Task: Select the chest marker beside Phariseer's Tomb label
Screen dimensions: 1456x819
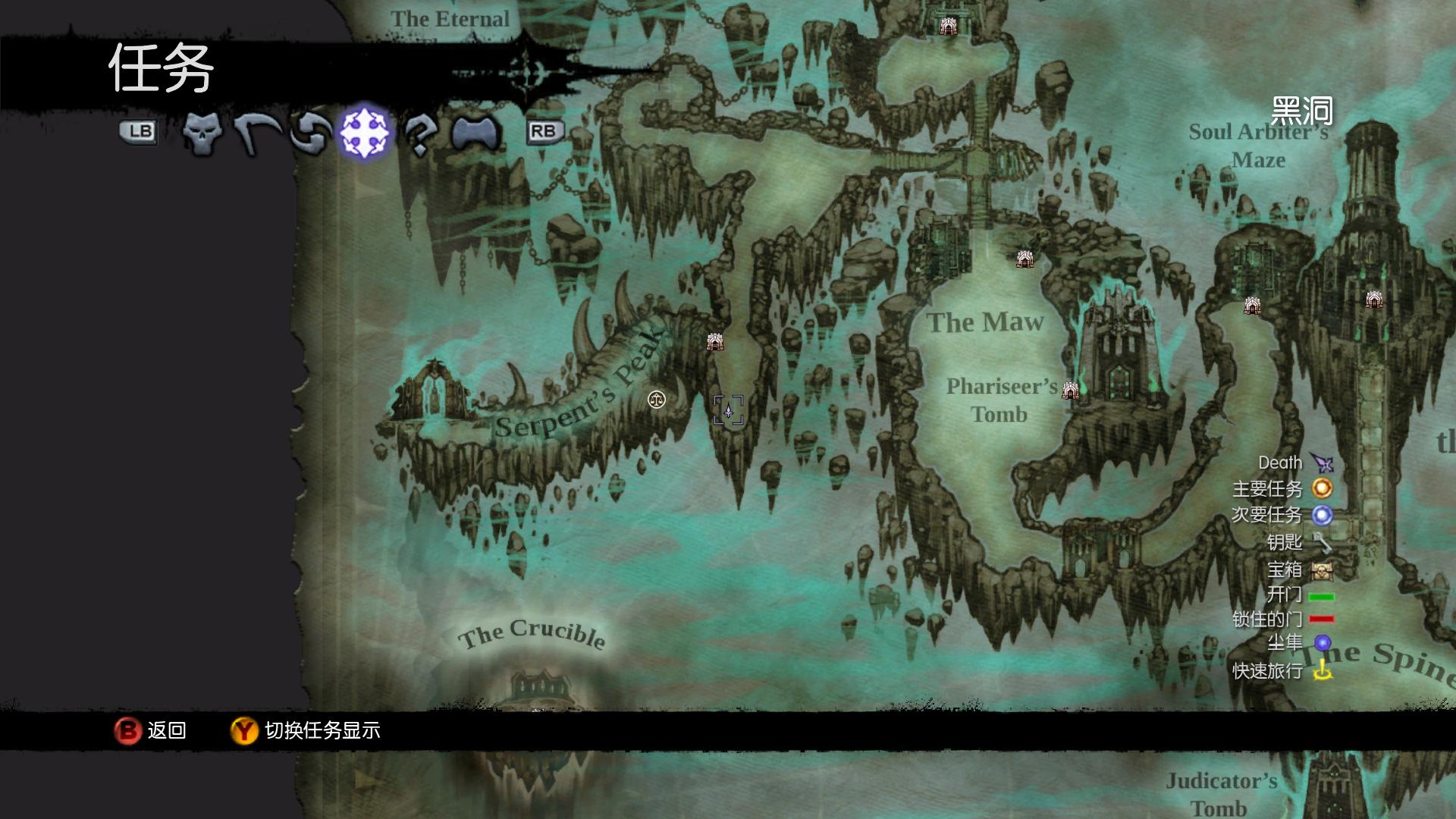Action: tap(1070, 391)
